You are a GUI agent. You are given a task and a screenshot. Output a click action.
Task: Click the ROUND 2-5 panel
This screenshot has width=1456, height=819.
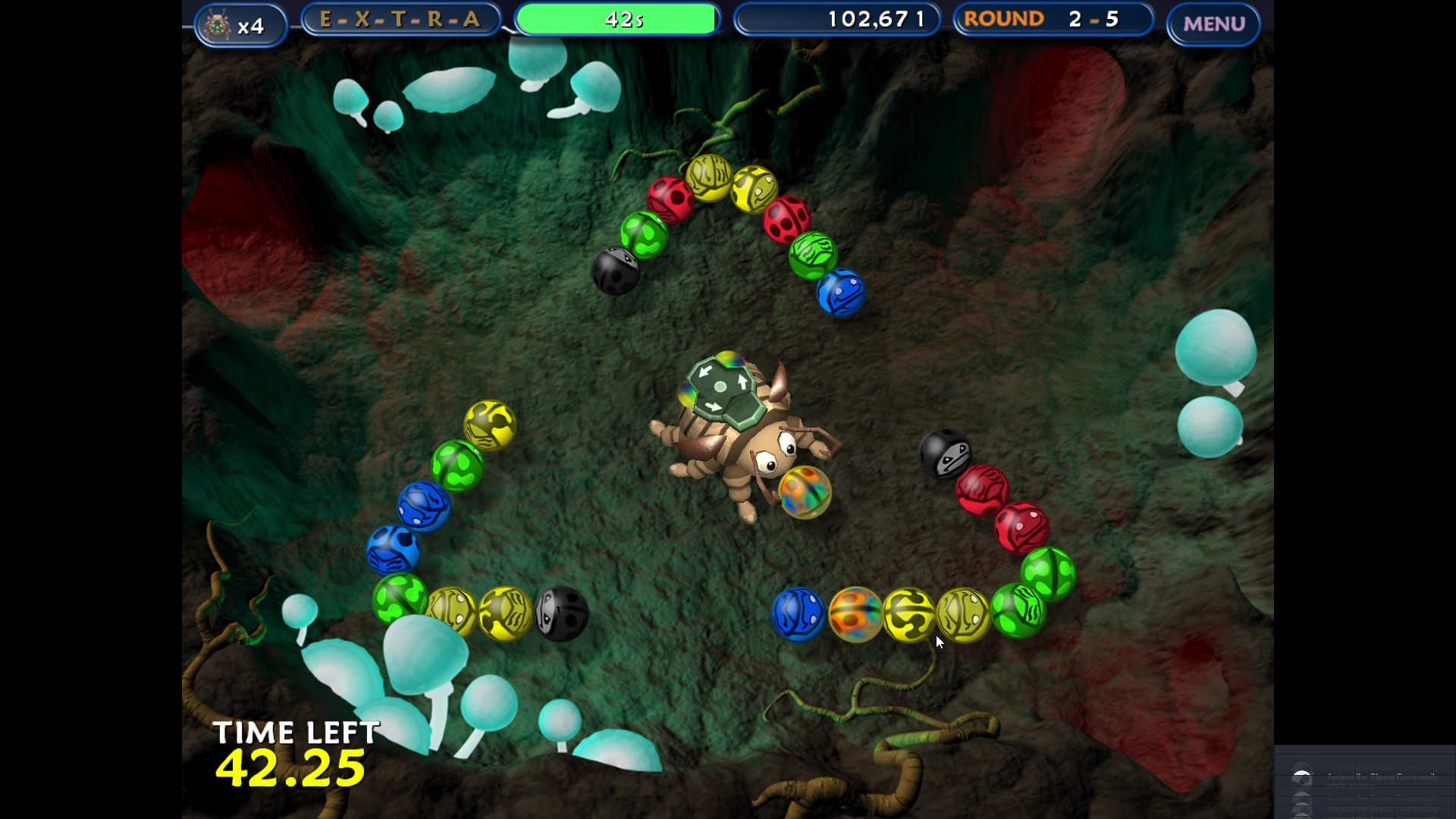(1053, 19)
